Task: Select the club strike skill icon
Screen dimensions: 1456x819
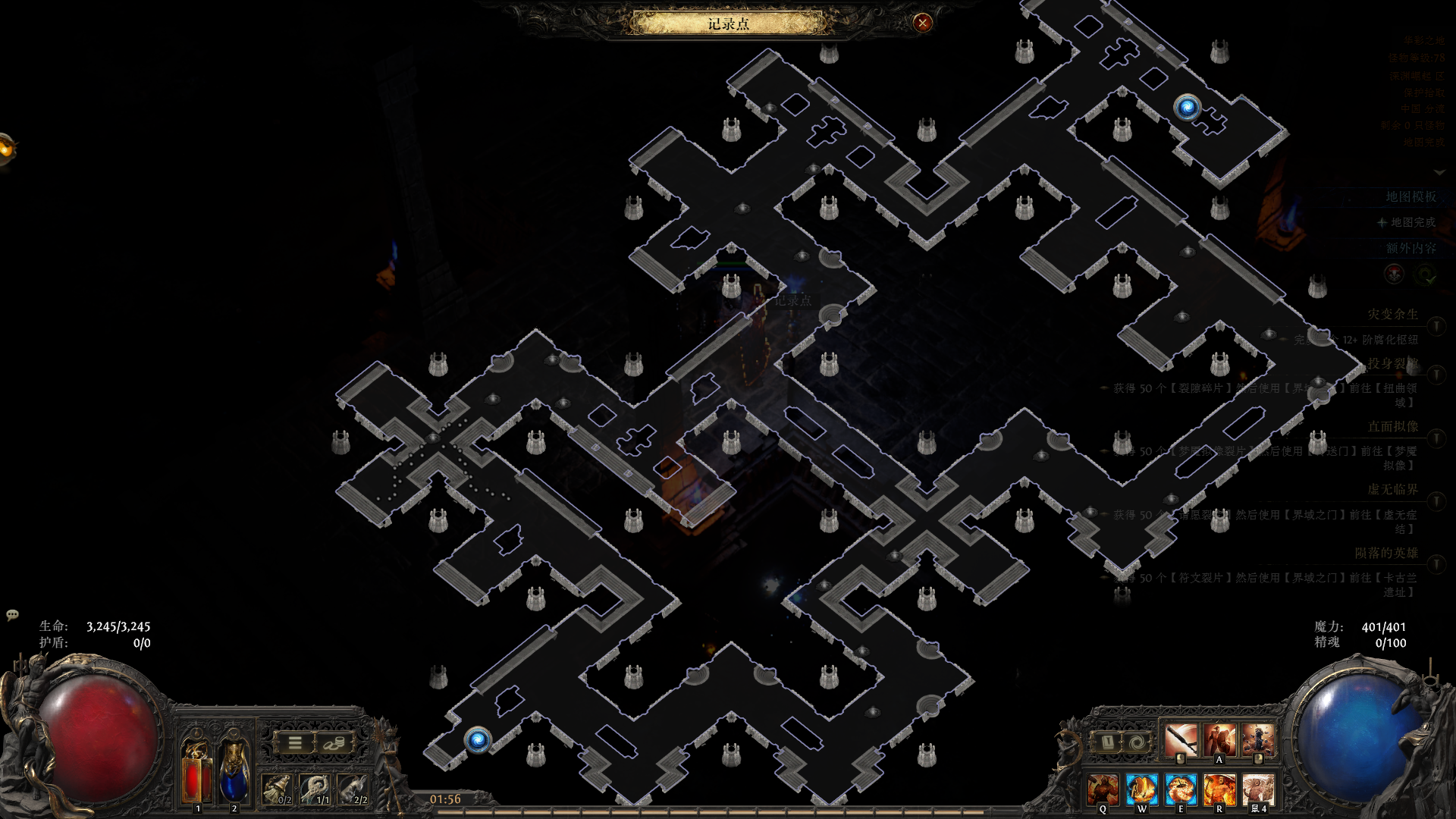Action: [x=1181, y=739]
